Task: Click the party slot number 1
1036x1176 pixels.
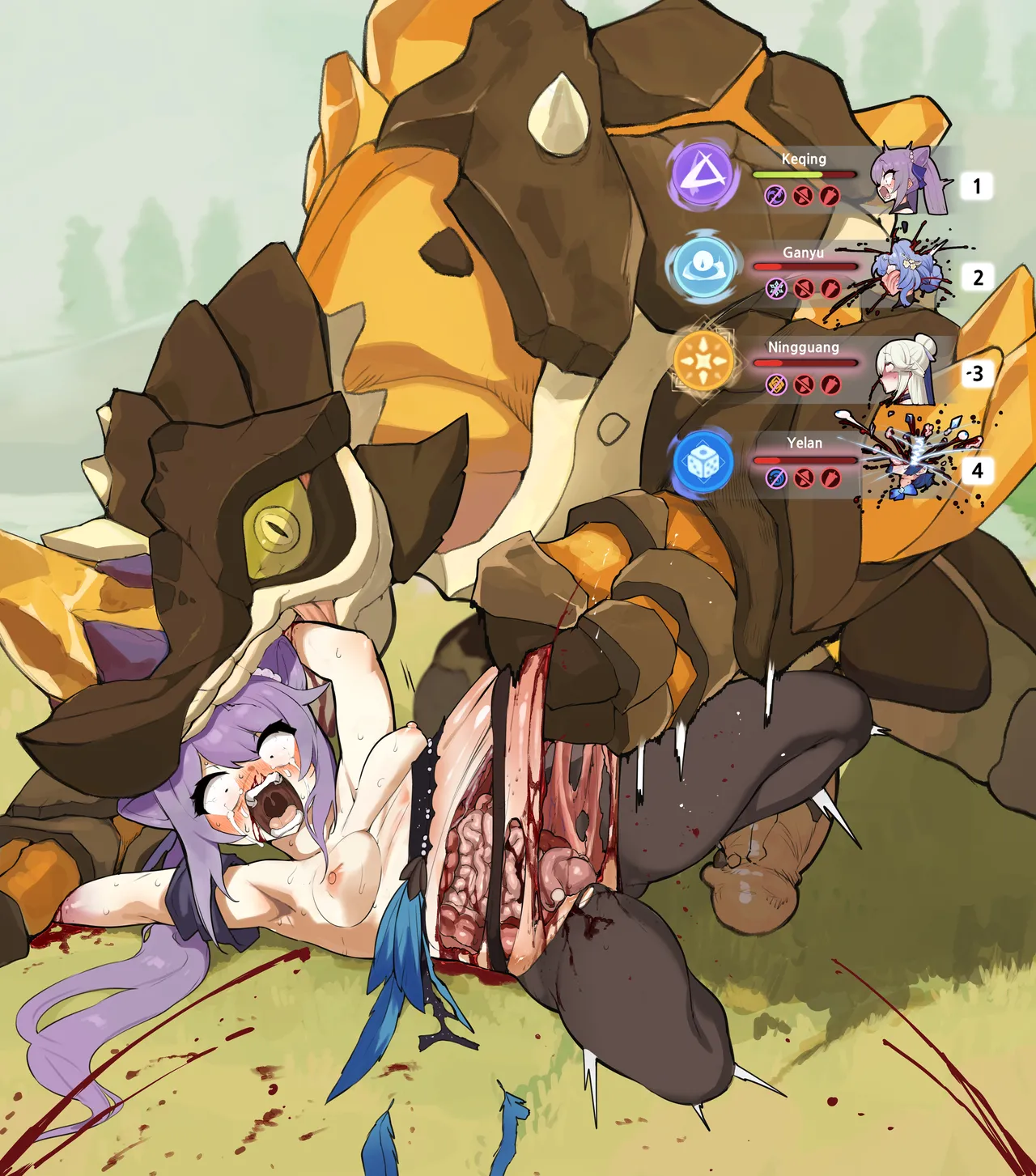Action: coord(977,186)
